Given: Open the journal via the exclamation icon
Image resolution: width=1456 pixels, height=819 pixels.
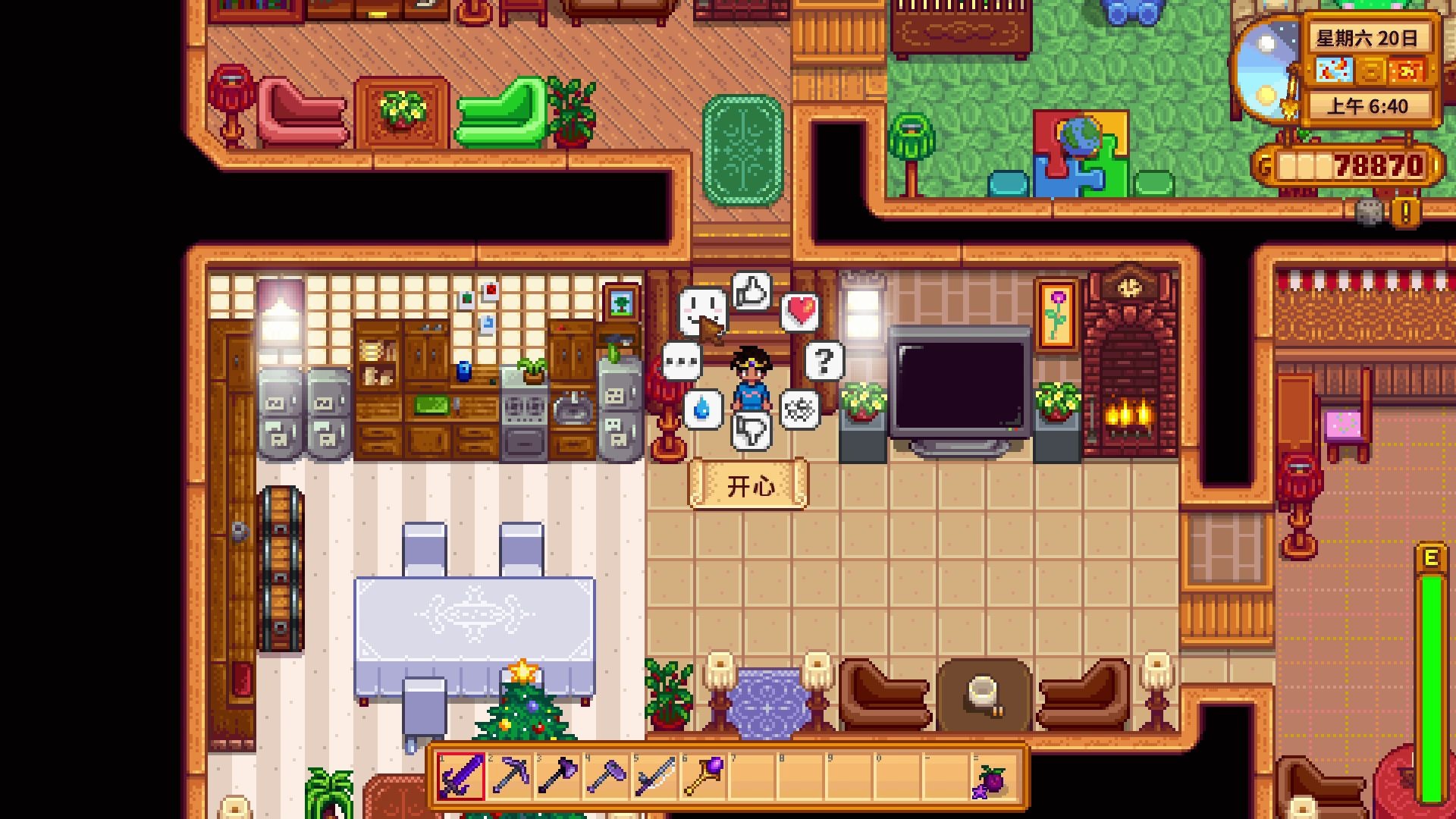Looking at the screenshot, I should point(1405,212).
